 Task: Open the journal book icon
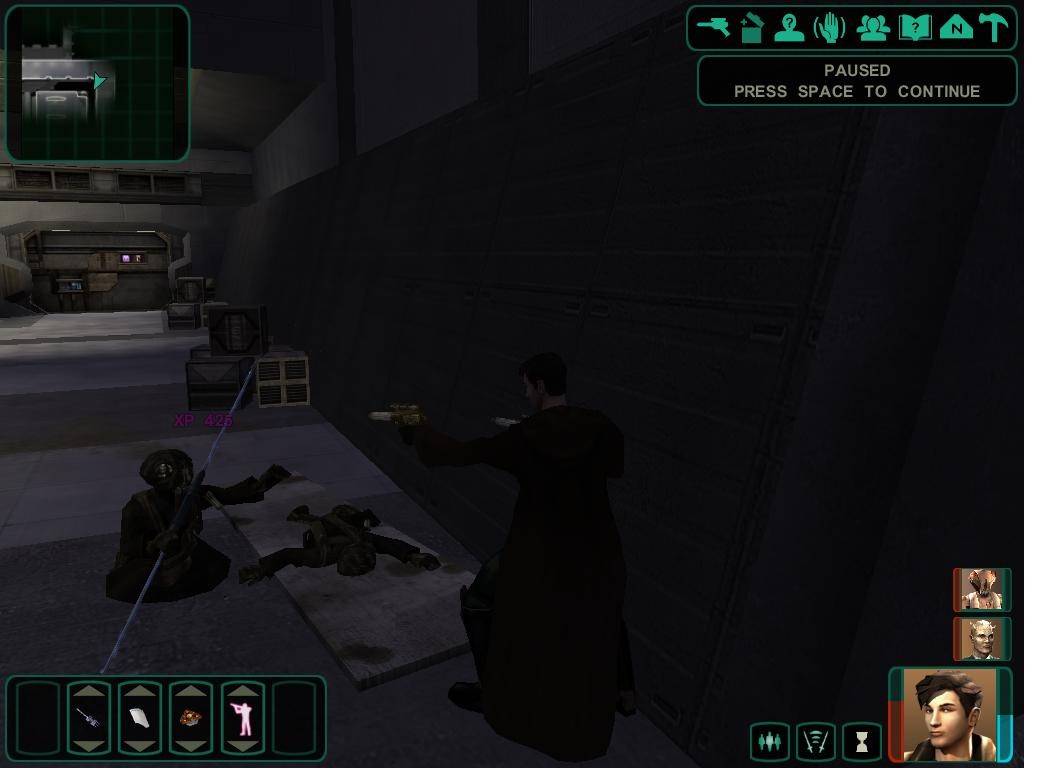pos(915,27)
